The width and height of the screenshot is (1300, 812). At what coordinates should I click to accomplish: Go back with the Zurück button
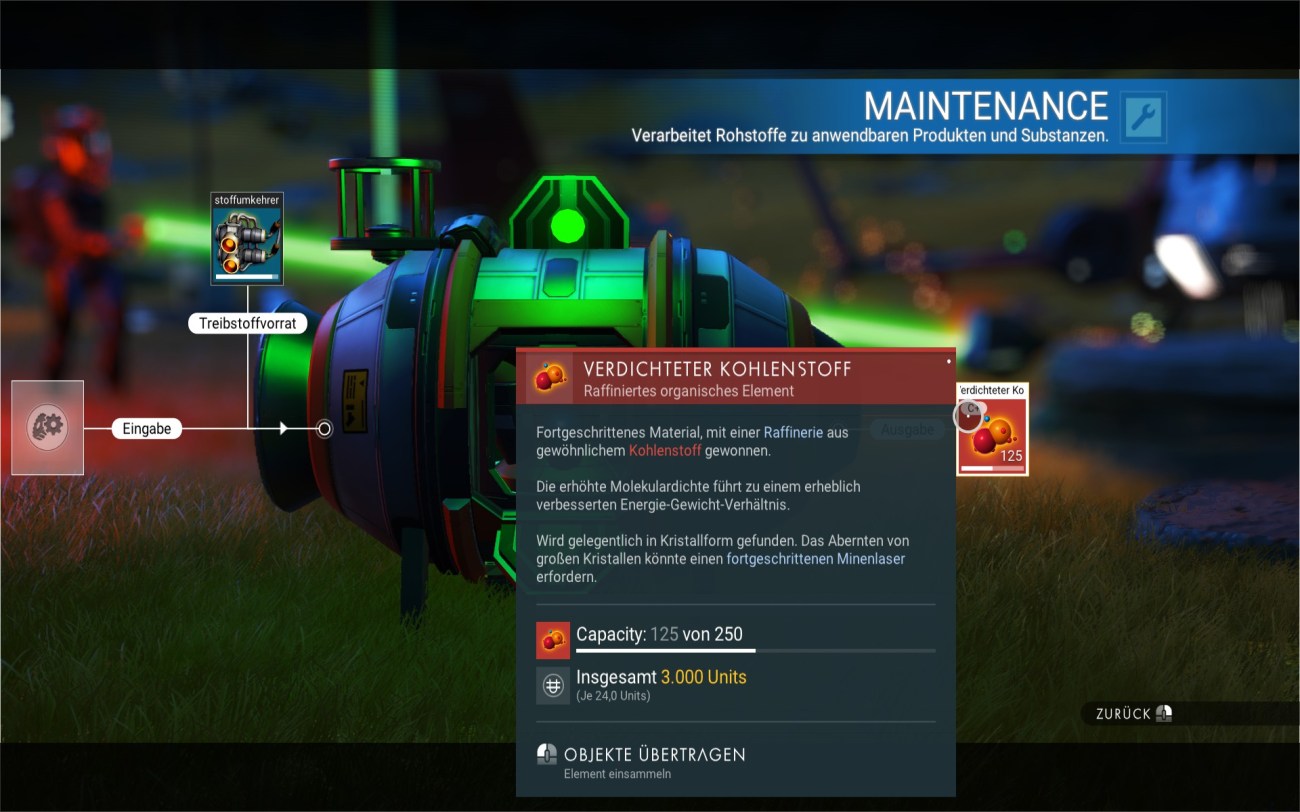point(1133,714)
